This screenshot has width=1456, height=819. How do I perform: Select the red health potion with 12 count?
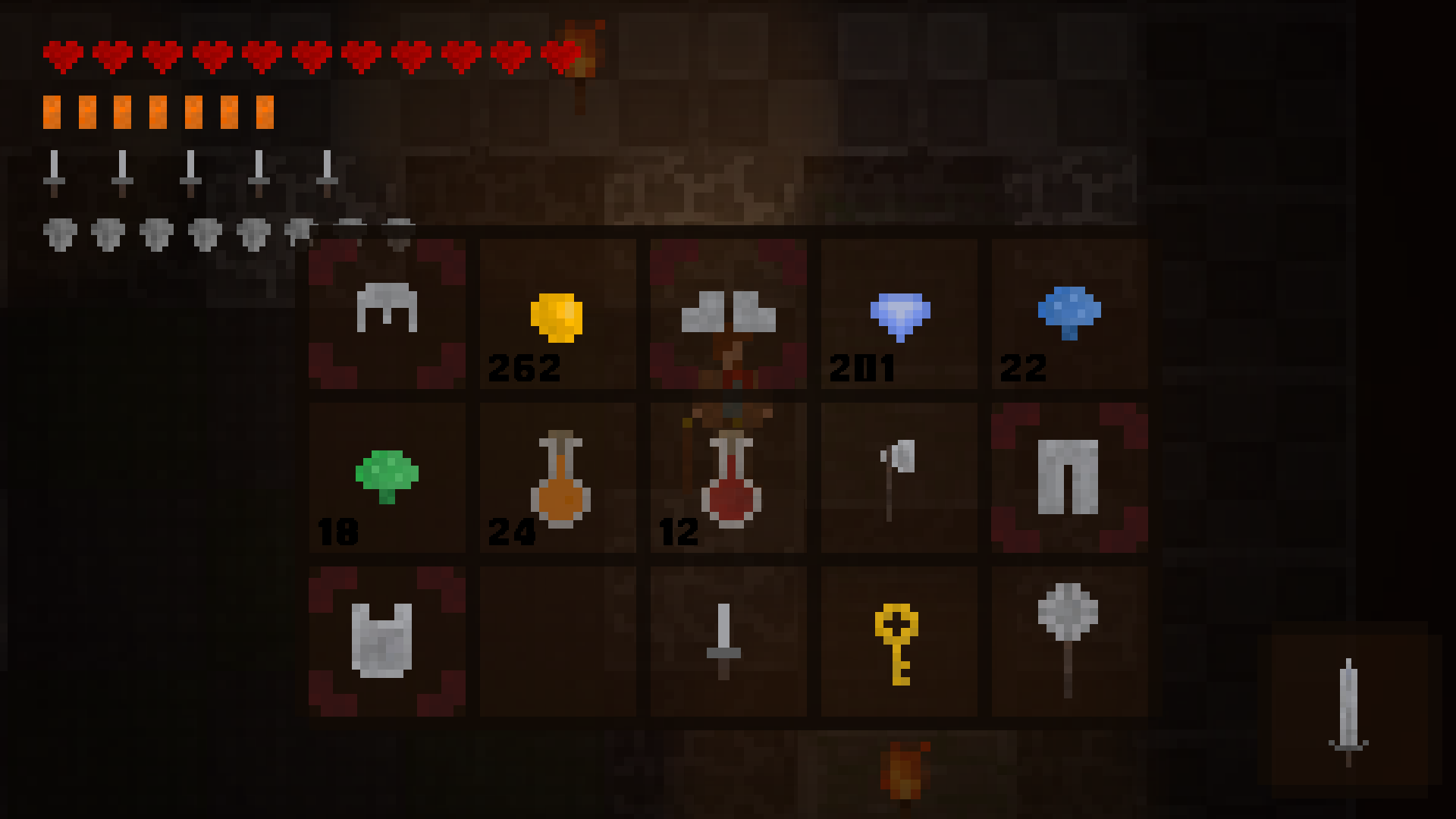tap(727, 478)
